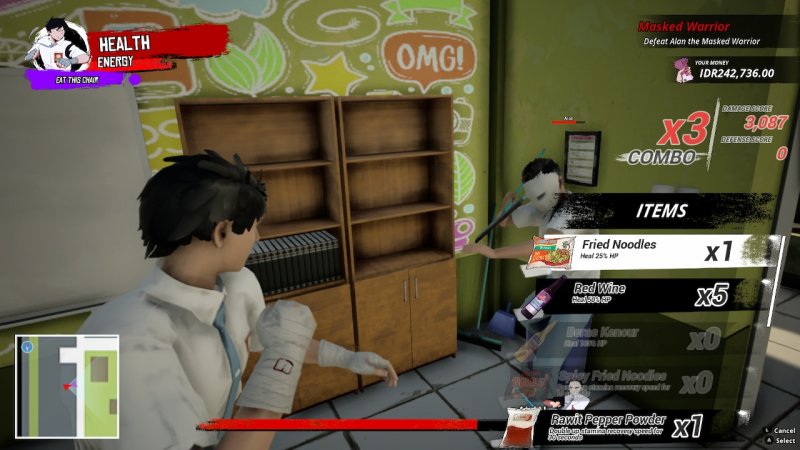Select the greyed-out Beras Kencur item

tap(650, 338)
